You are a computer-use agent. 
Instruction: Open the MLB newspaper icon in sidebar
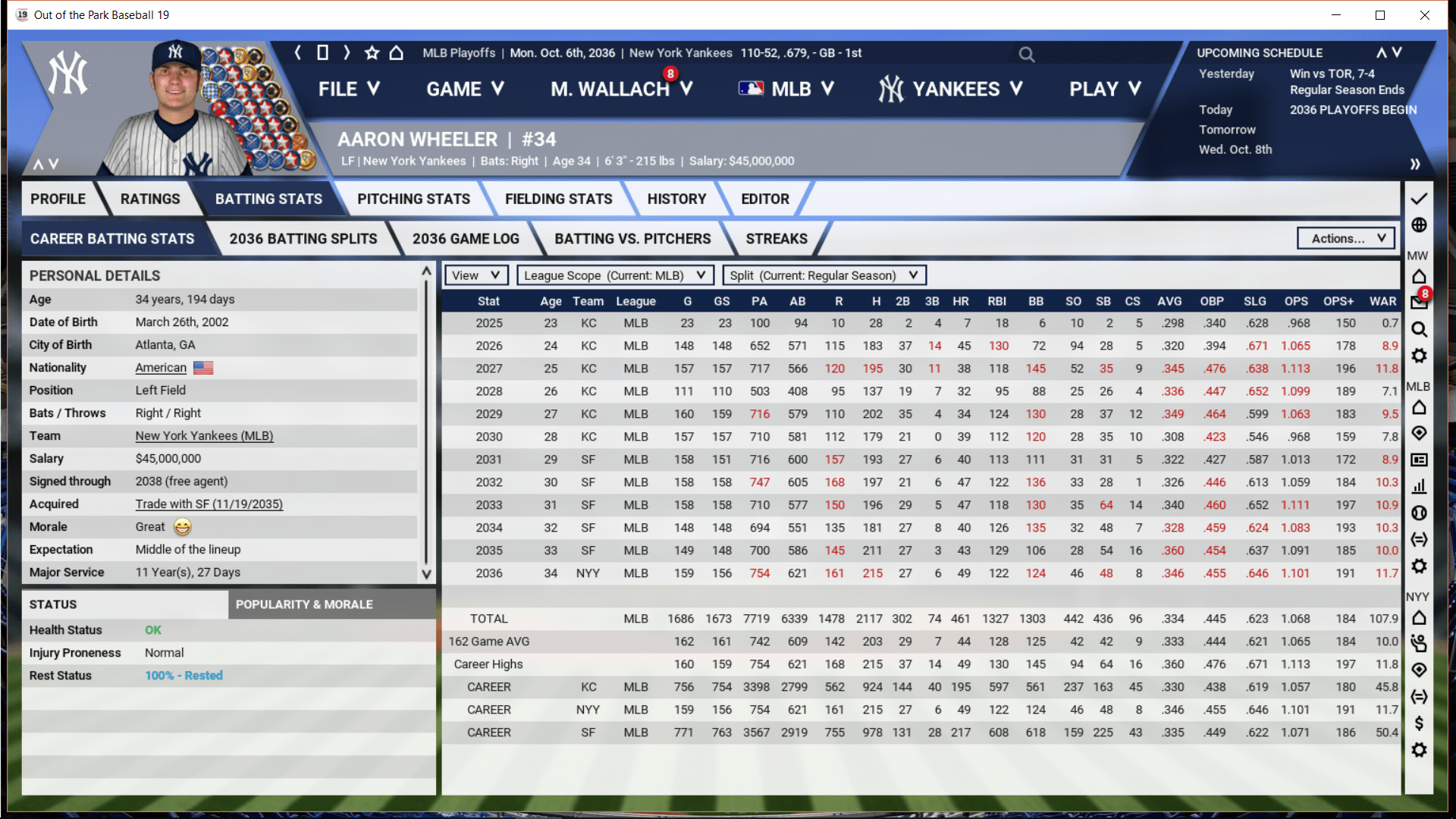(x=1419, y=460)
